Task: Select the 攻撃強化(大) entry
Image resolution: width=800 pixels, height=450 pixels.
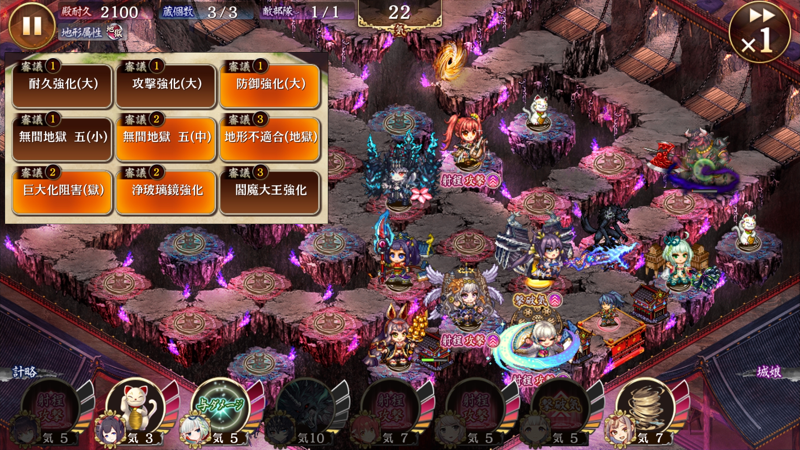Action: [166, 85]
